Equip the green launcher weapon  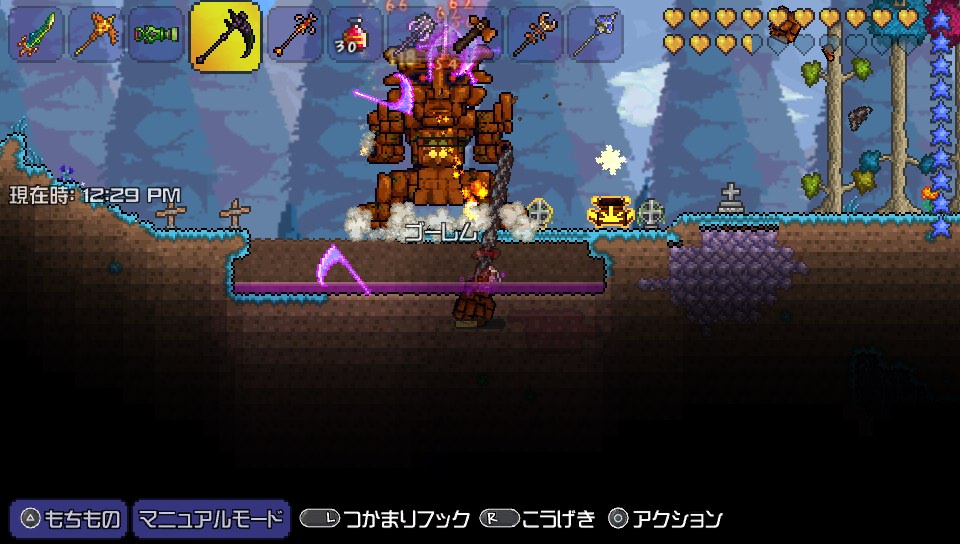tap(156, 36)
